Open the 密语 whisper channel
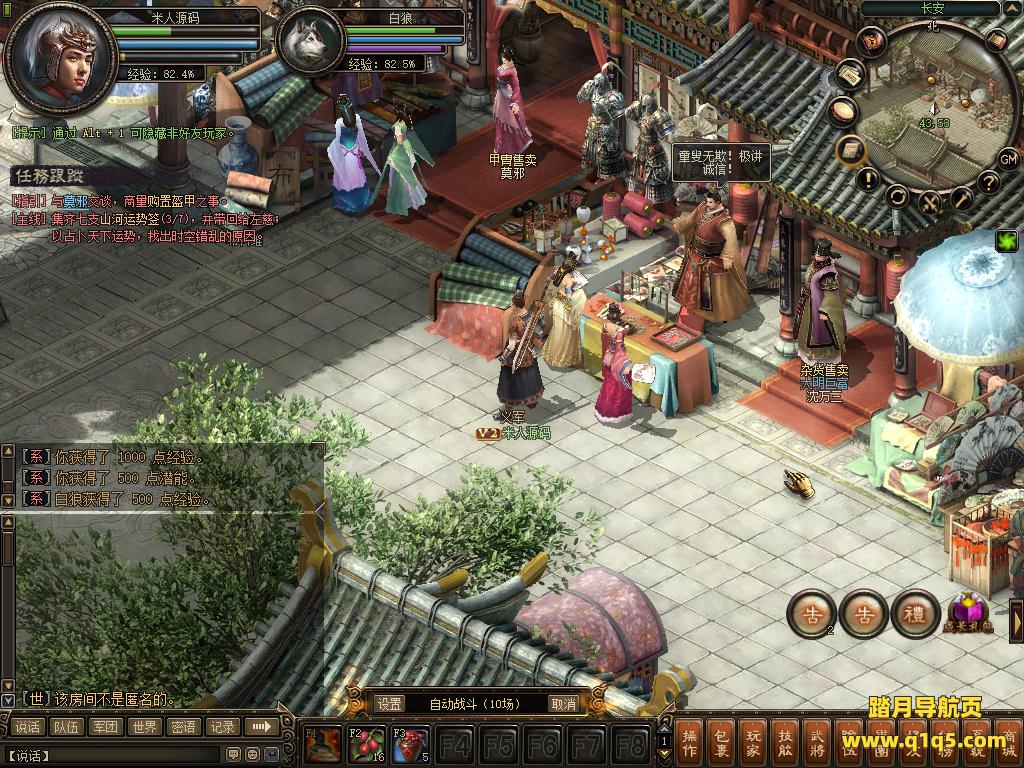Viewport: 1024px width, 768px height. pyautogui.click(x=184, y=727)
